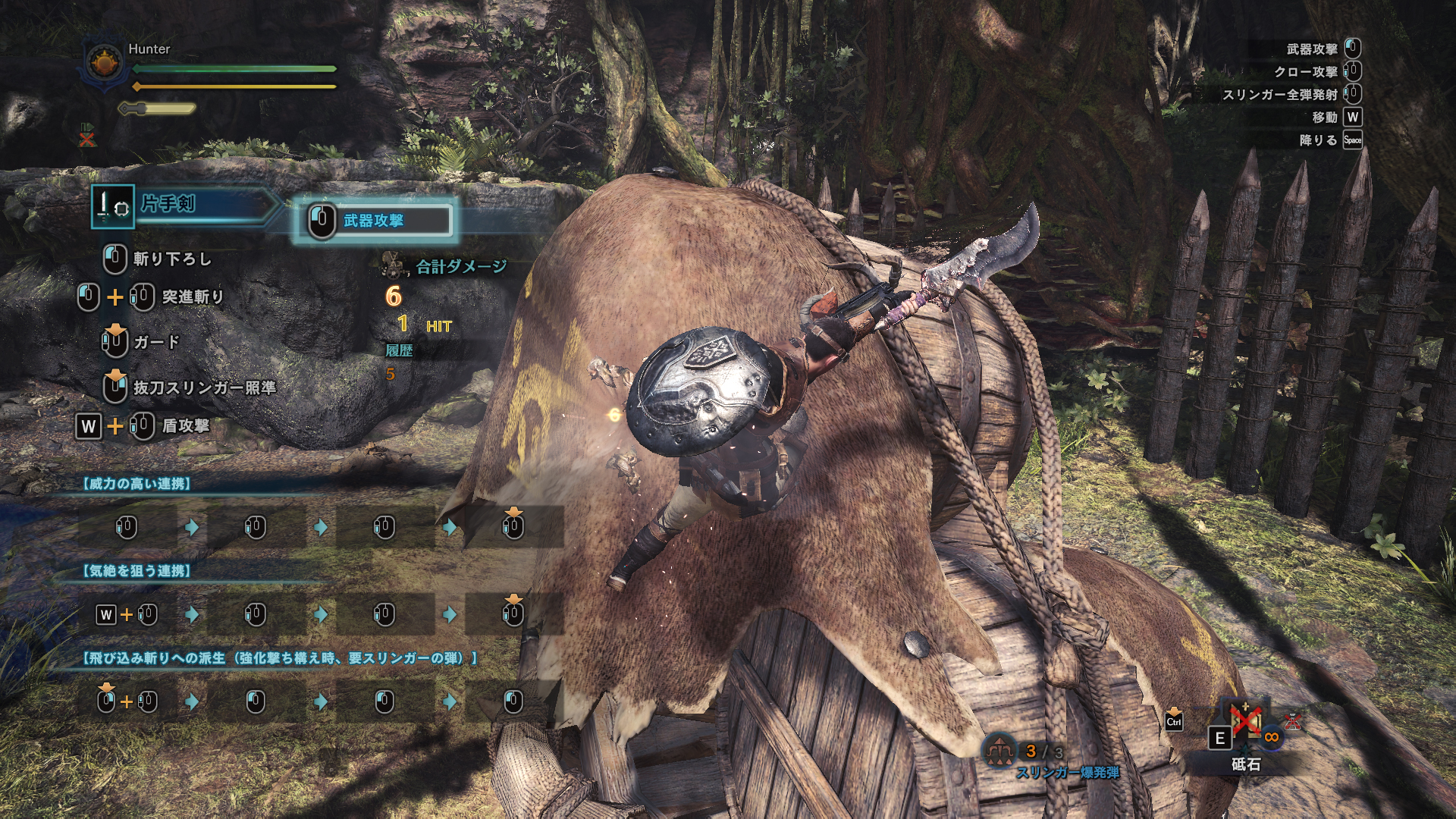Choose the 盾攻撃 move entry

185,425
